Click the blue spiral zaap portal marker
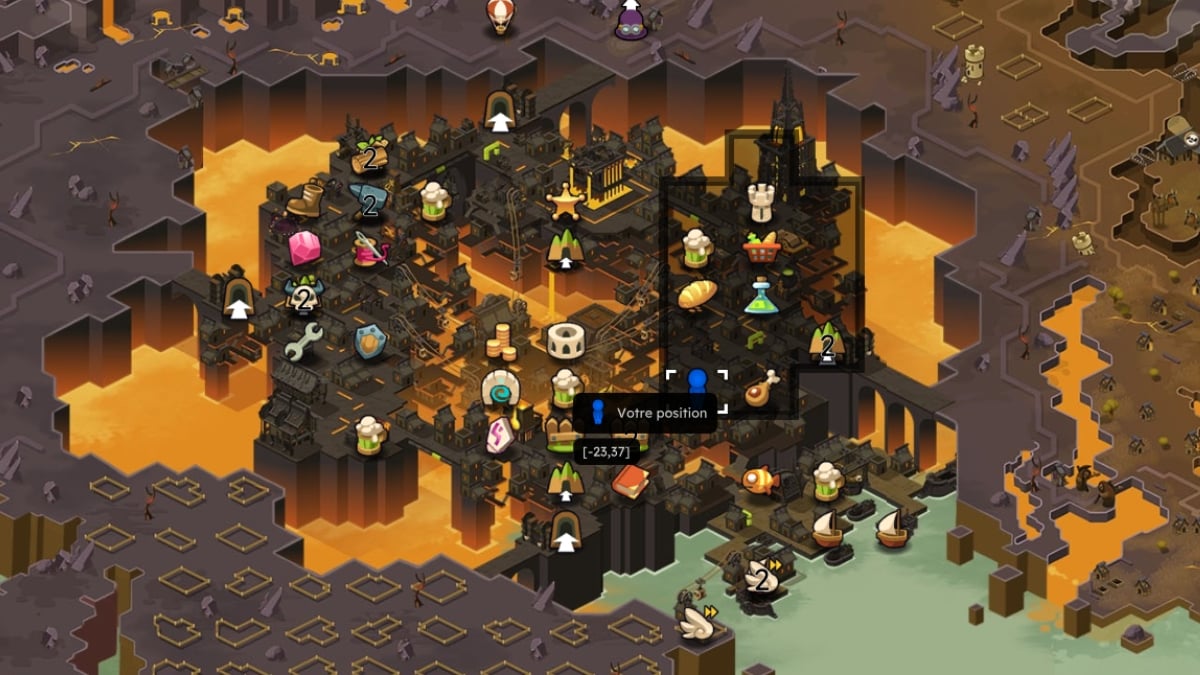This screenshot has height=675, width=1200. tap(498, 389)
